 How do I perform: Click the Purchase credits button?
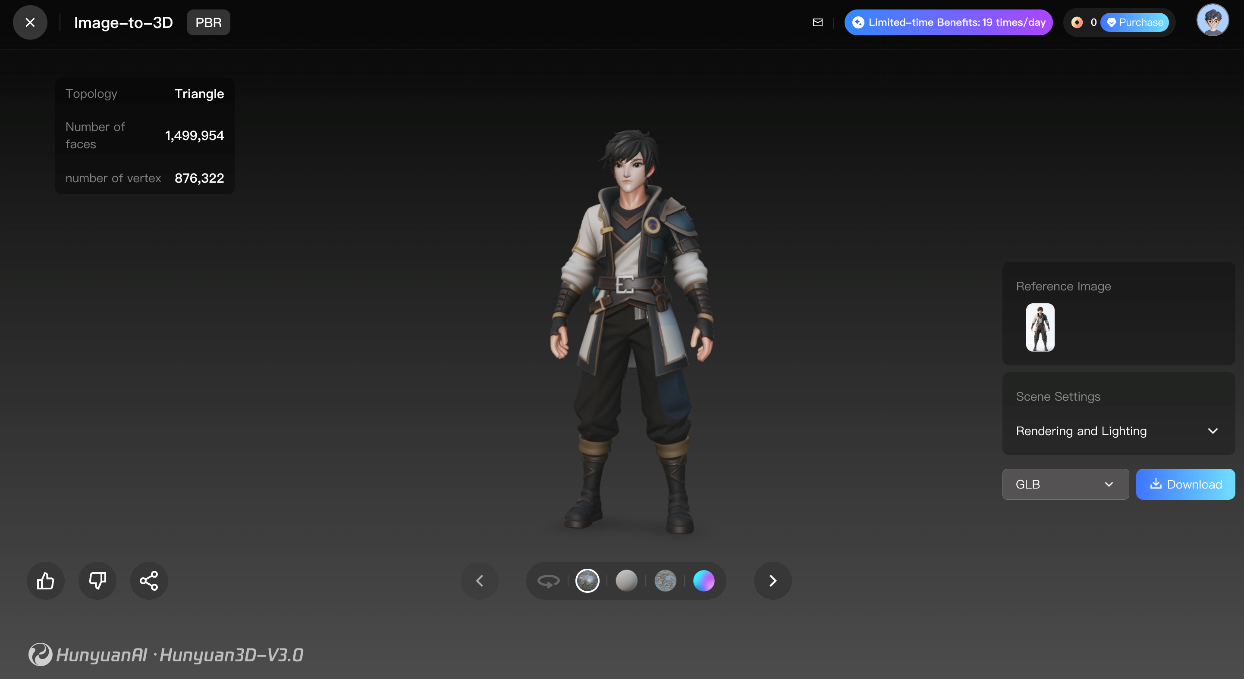[x=1134, y=22]
